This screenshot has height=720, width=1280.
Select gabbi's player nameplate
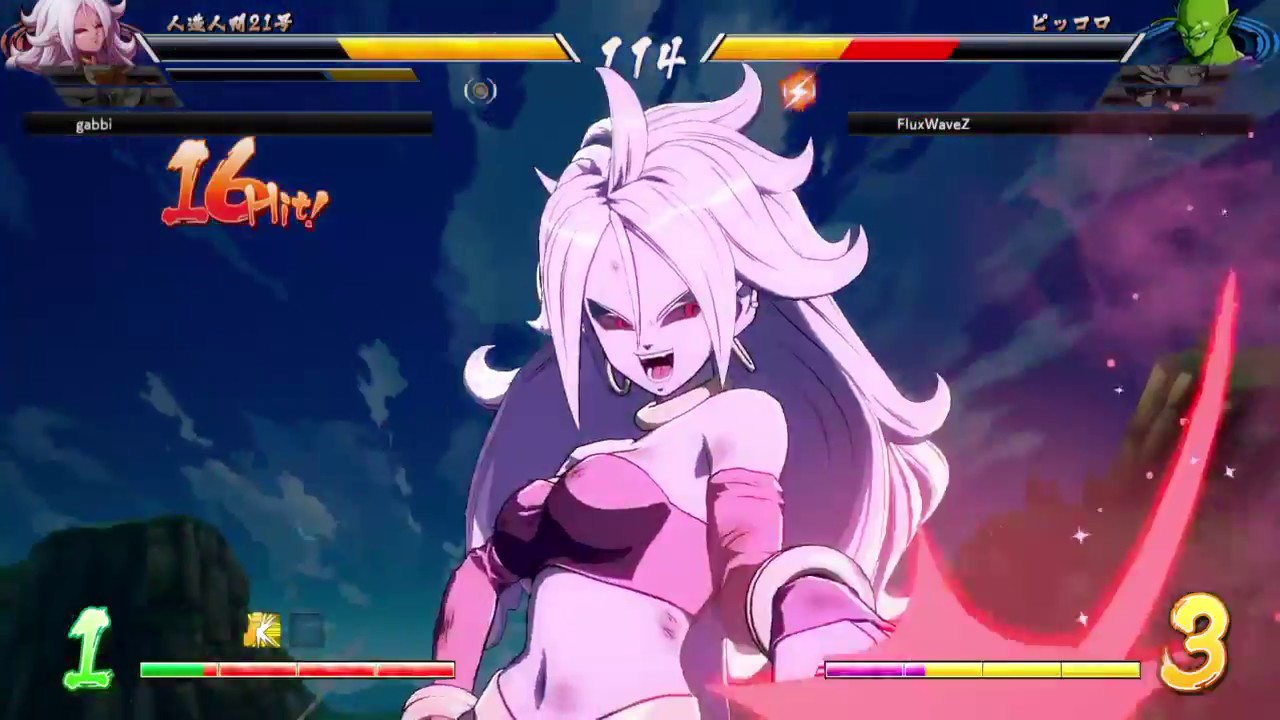point(95,124)
